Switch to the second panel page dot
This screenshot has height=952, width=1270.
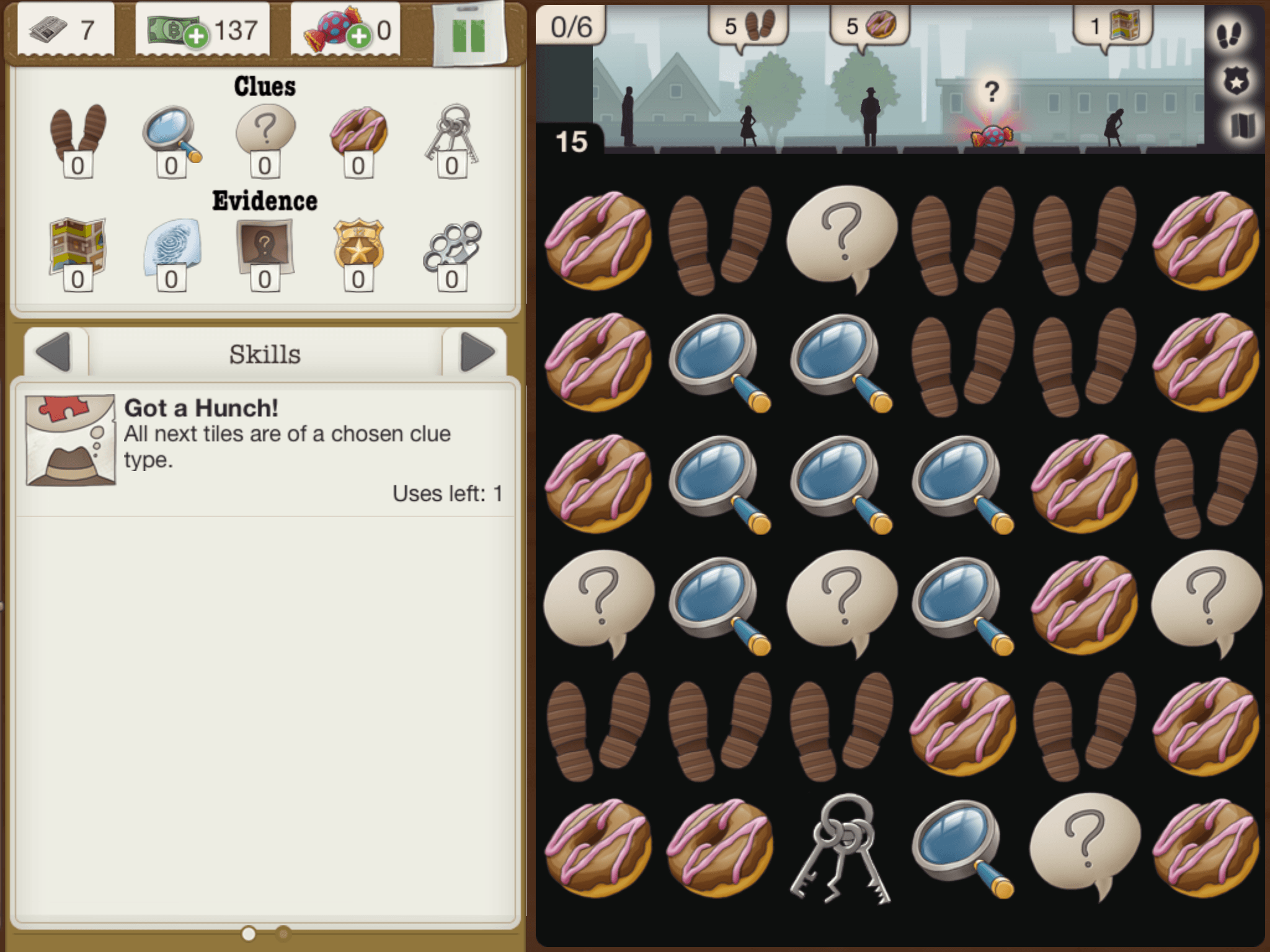[x=283, y=933]
